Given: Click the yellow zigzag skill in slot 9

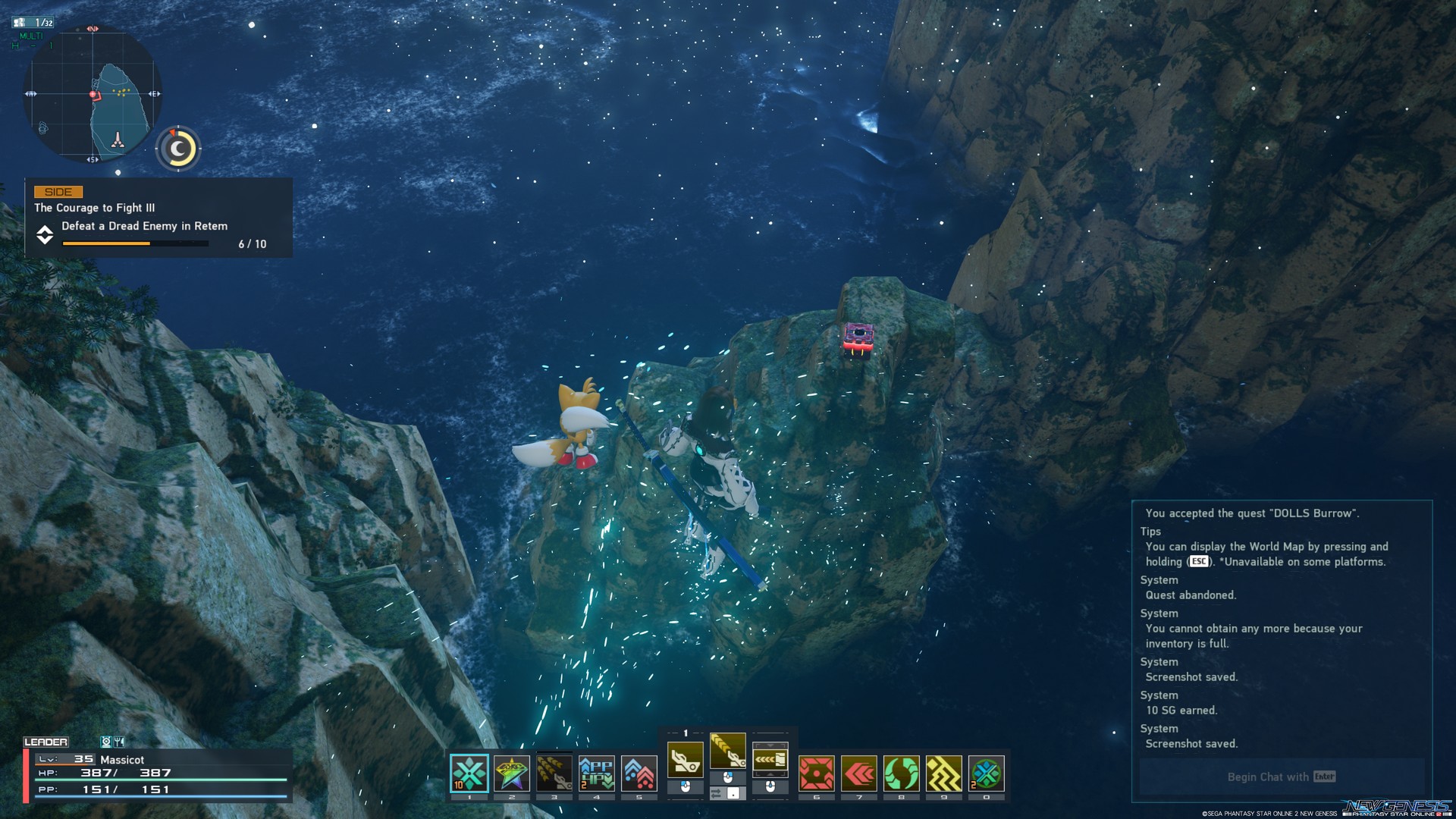Looking at the screenshot, I should (x=944, y=774).
